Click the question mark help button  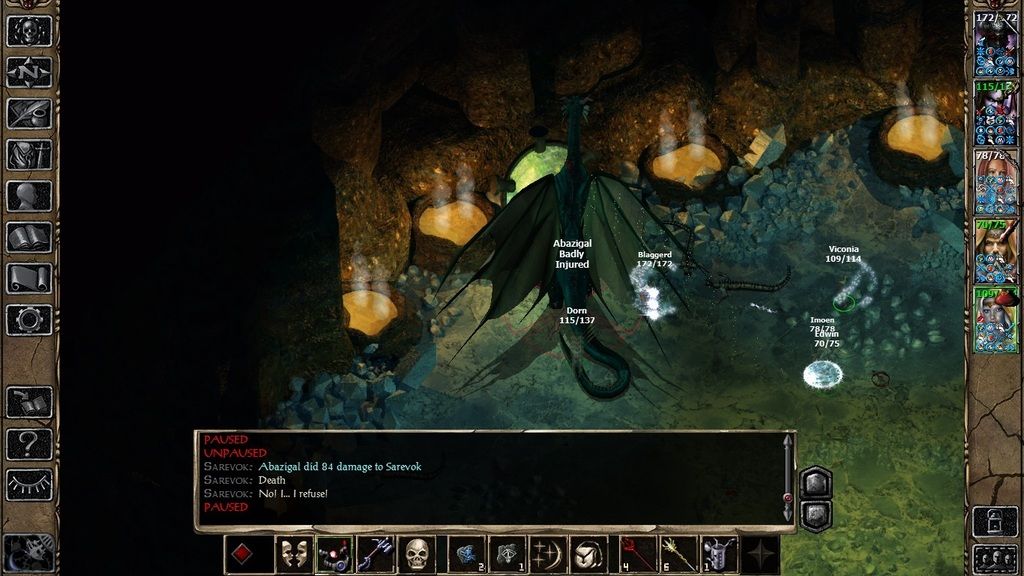point(29,443)
